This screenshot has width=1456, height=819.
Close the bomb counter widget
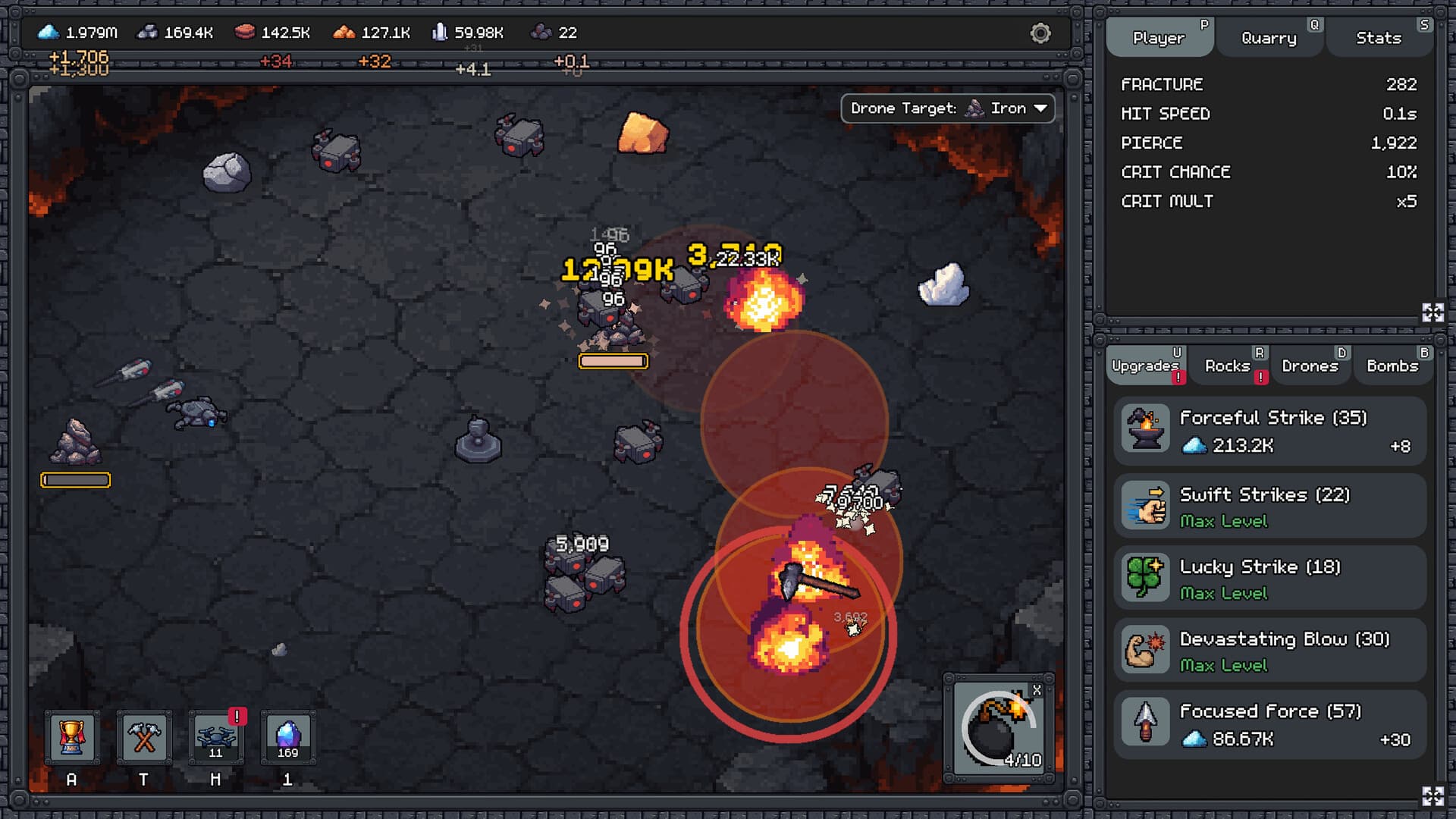1037,690
